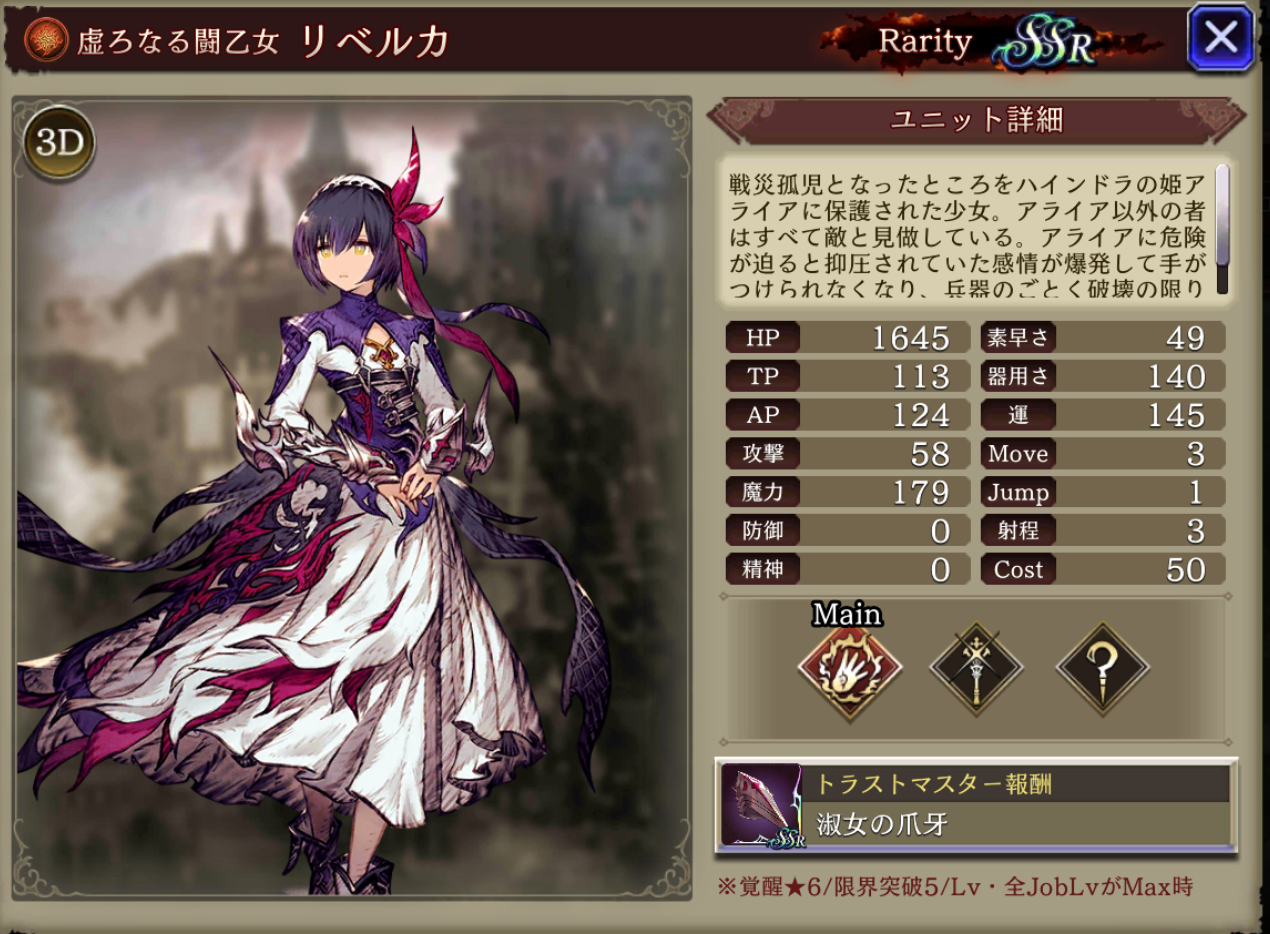Screen dimensions: 1270x934
Task: Click the unit description scrollbar
Action: point(1221,230)
